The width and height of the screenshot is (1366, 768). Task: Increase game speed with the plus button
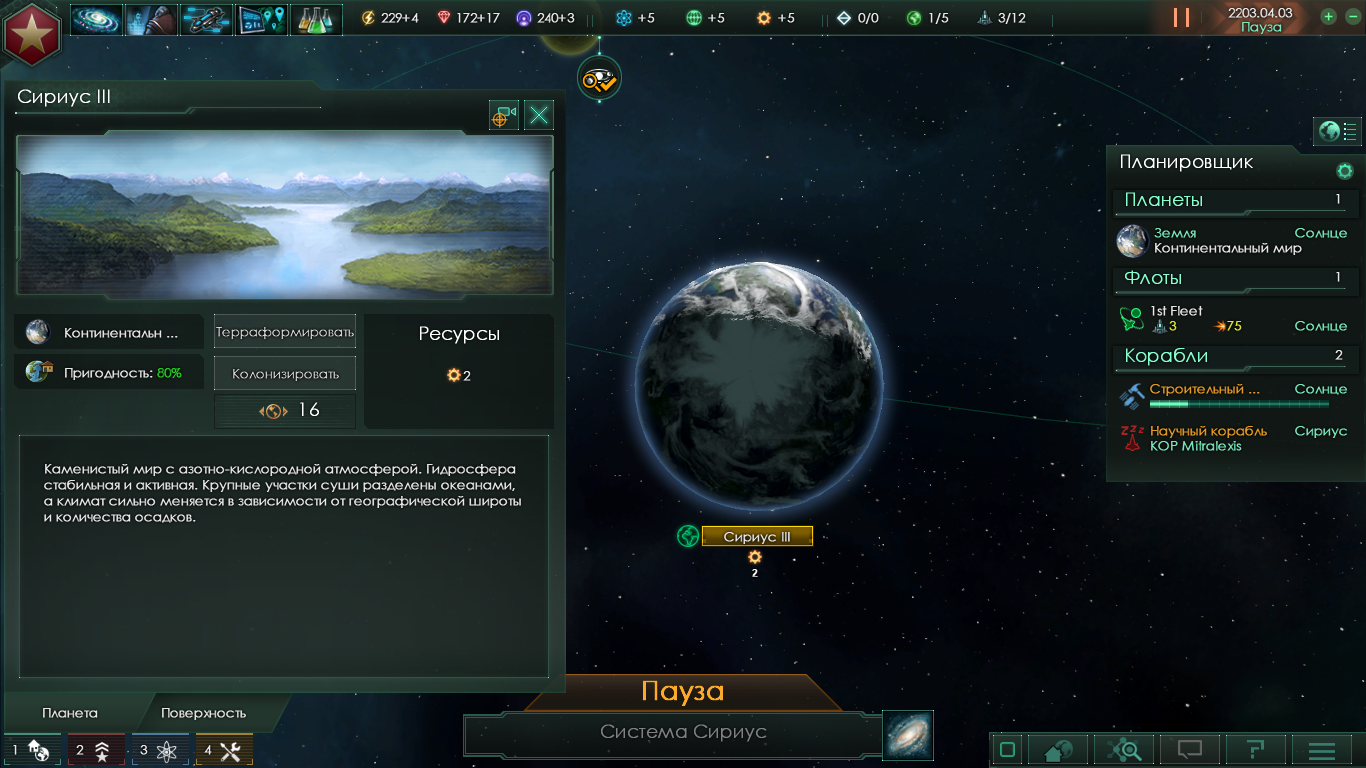click(x=1328, y=16)
